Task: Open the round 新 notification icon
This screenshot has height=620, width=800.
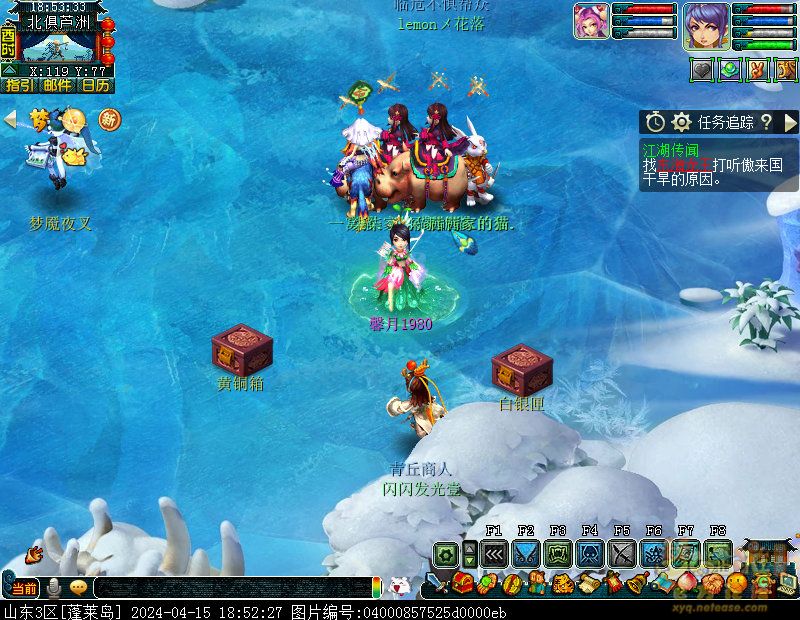Action: [x=109, y=120]
